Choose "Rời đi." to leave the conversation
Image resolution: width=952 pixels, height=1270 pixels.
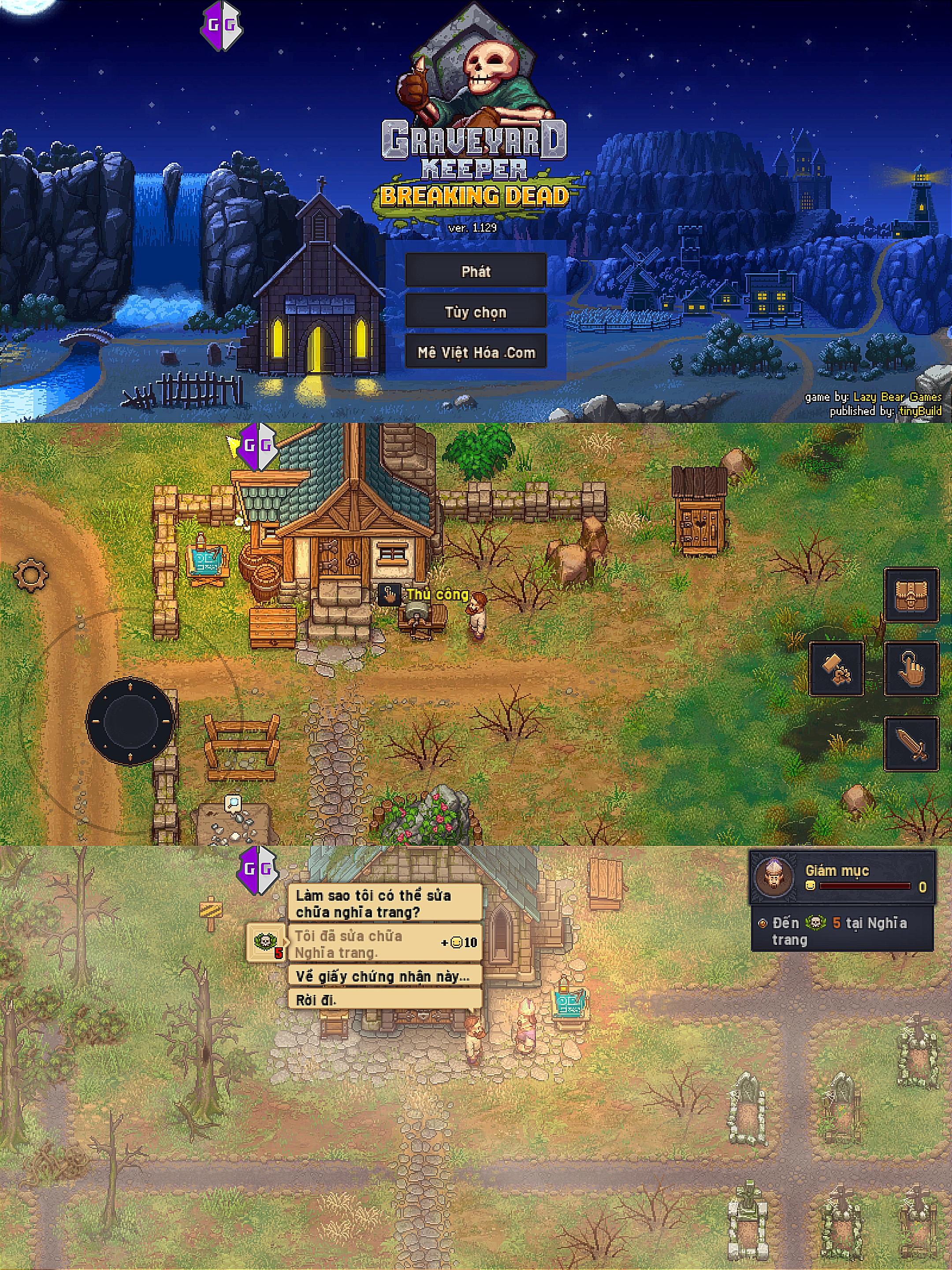coord(384,1000)
